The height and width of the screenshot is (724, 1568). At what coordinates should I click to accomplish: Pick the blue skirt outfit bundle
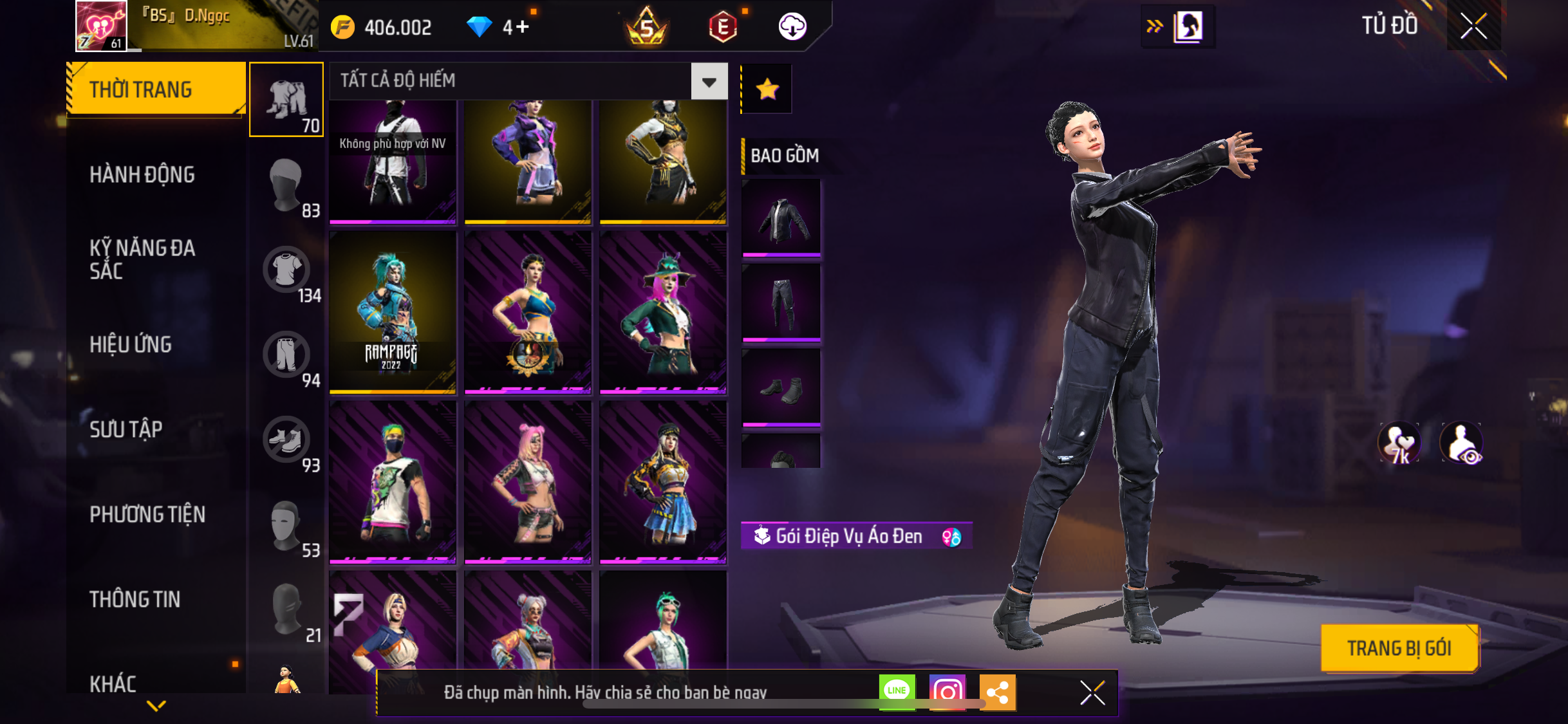tap(663, 481)
